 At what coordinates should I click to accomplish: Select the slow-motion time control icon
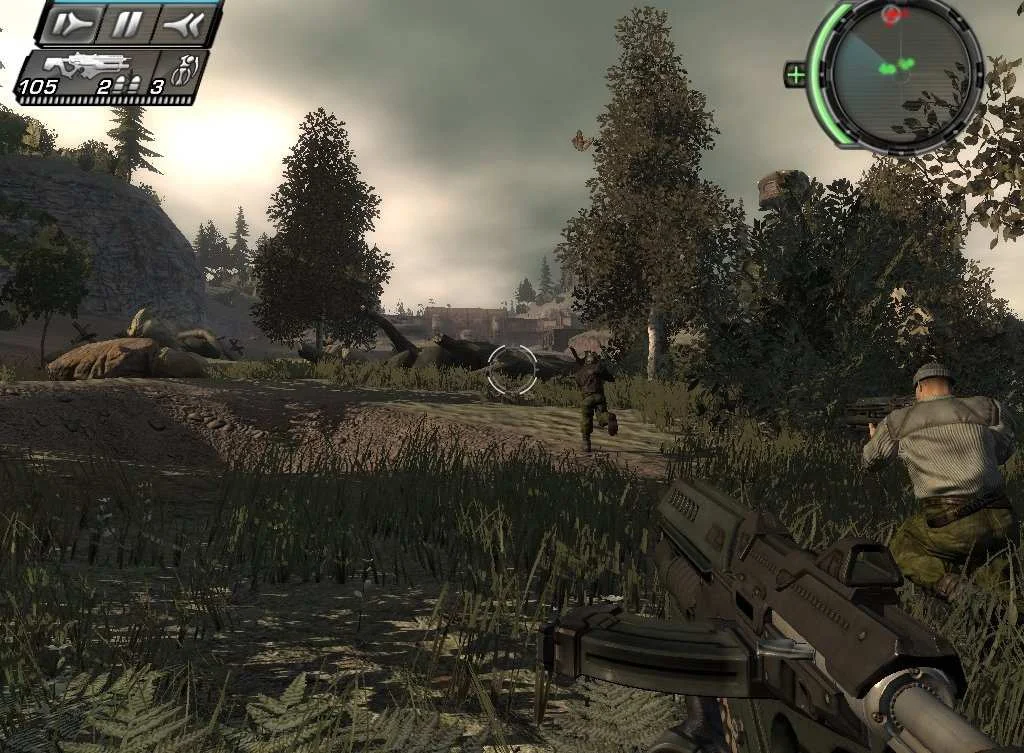pos(74,23)
